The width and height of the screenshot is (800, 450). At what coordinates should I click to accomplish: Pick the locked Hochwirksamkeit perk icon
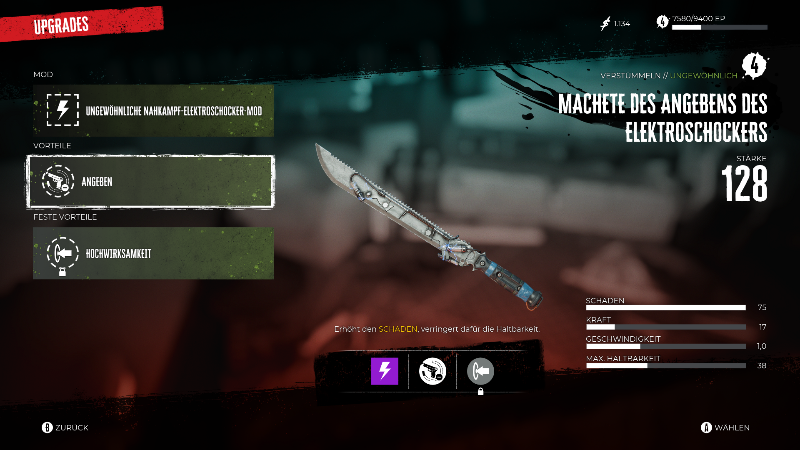coord(481,371)
